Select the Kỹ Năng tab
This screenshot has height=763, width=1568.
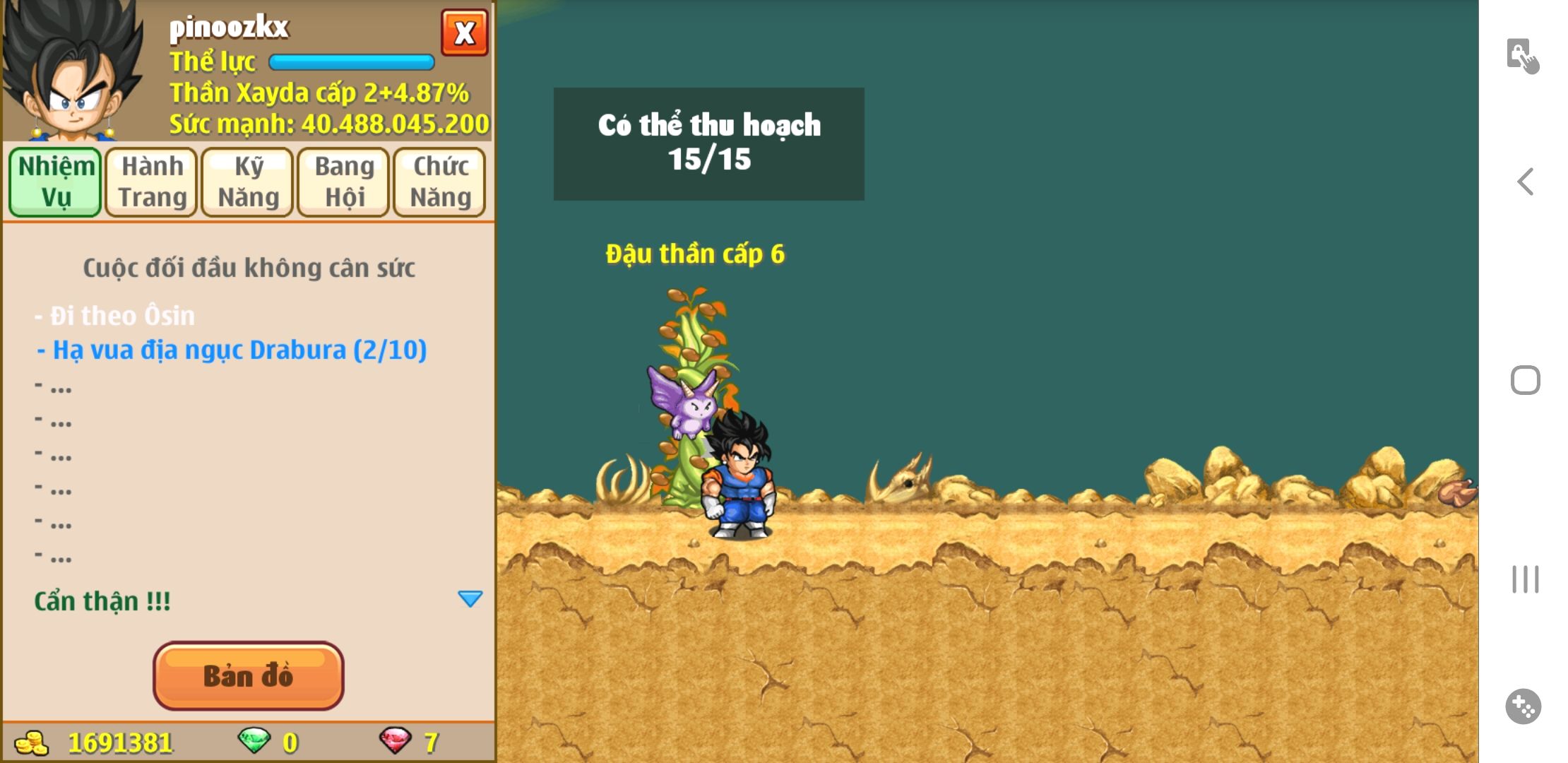248,182
